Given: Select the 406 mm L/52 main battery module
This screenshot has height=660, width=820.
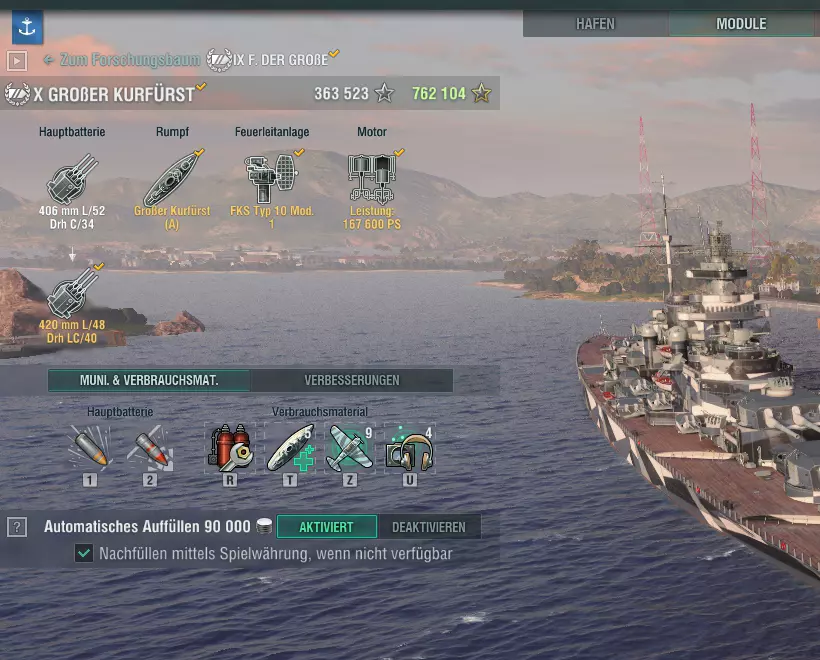Looking at the screenshot, I should pos(72,180).
